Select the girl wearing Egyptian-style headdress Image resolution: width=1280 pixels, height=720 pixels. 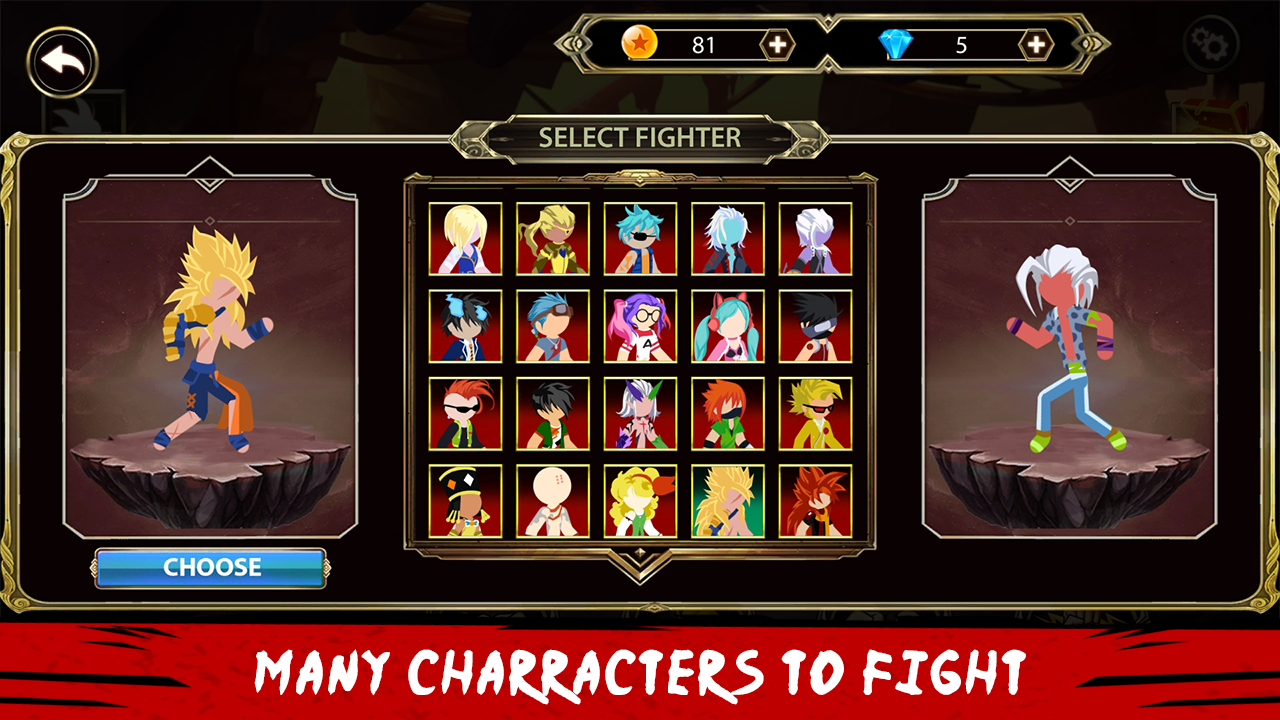click(x=463, y=500)
